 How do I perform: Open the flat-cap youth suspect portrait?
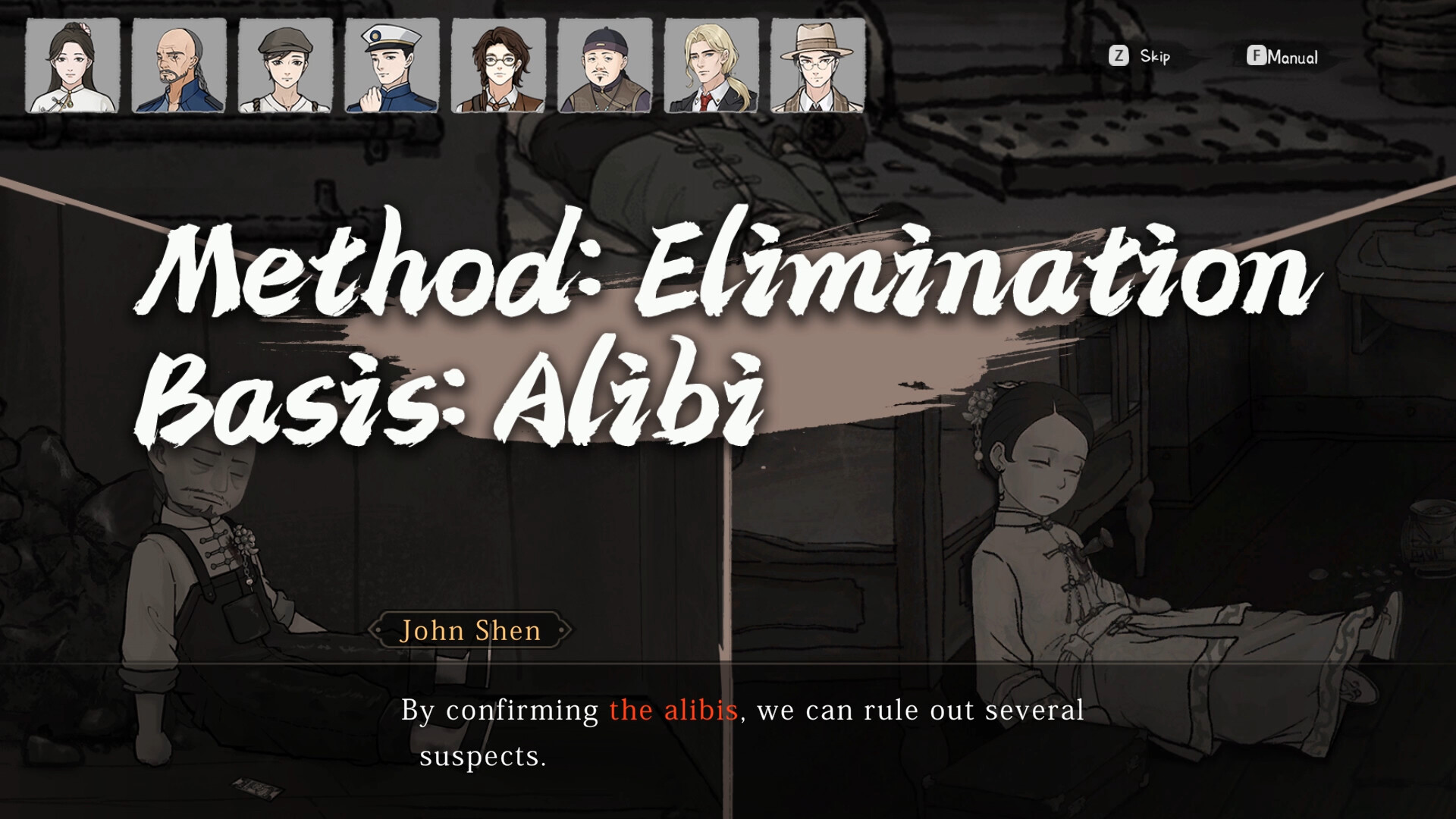(284, 67)
